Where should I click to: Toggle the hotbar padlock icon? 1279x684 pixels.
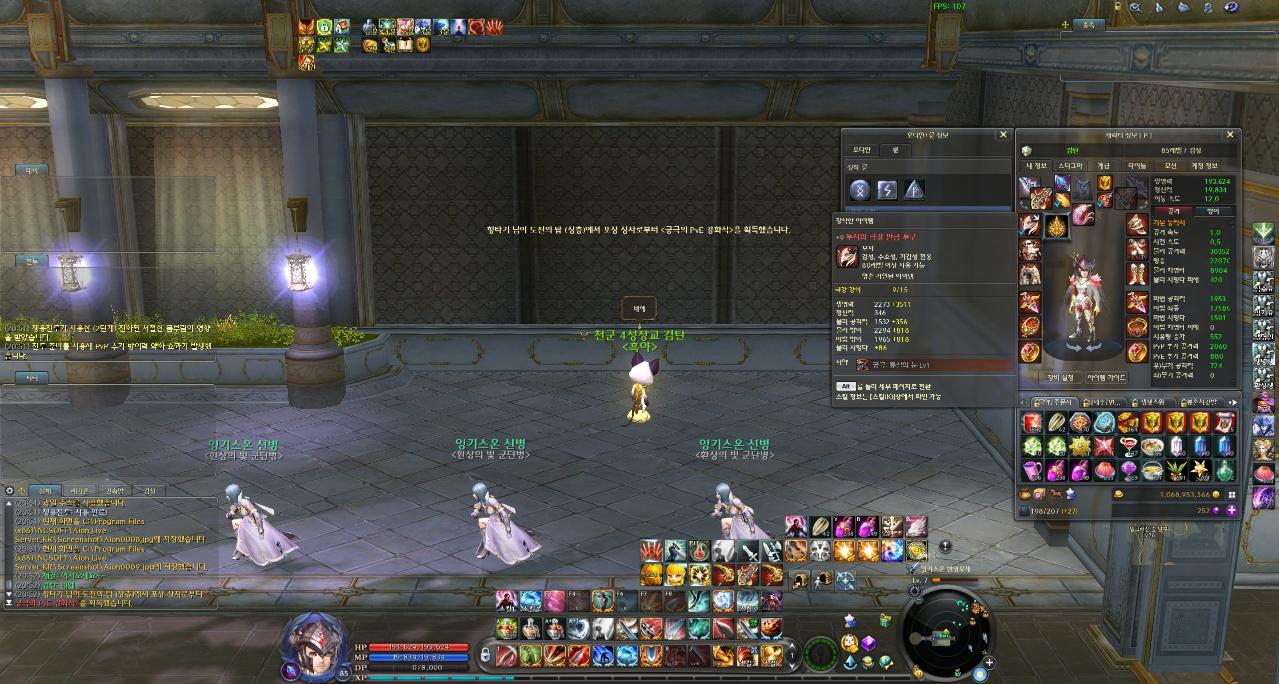(486, 653)
